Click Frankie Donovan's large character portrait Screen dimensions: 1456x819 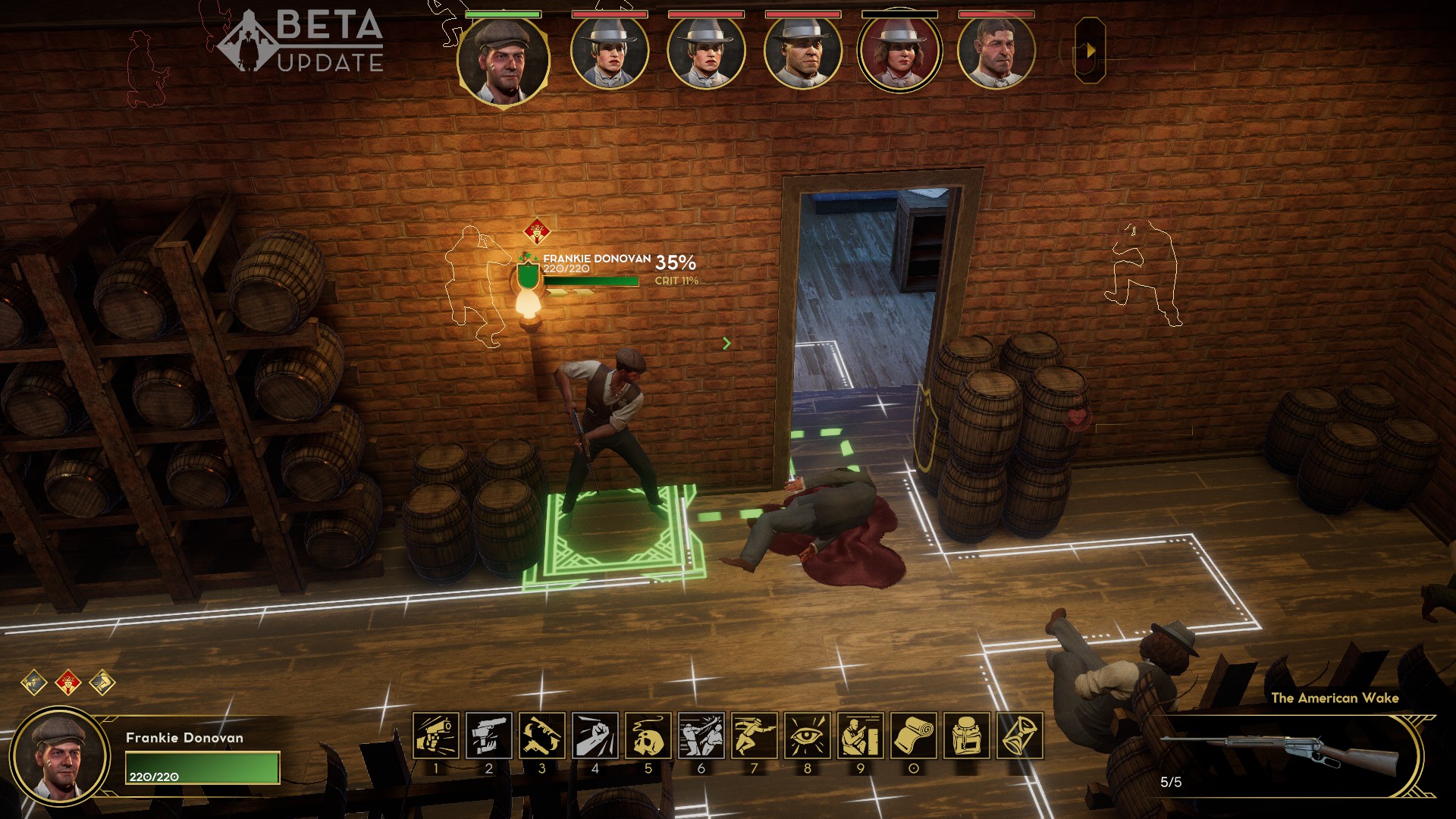click(60, 756)
